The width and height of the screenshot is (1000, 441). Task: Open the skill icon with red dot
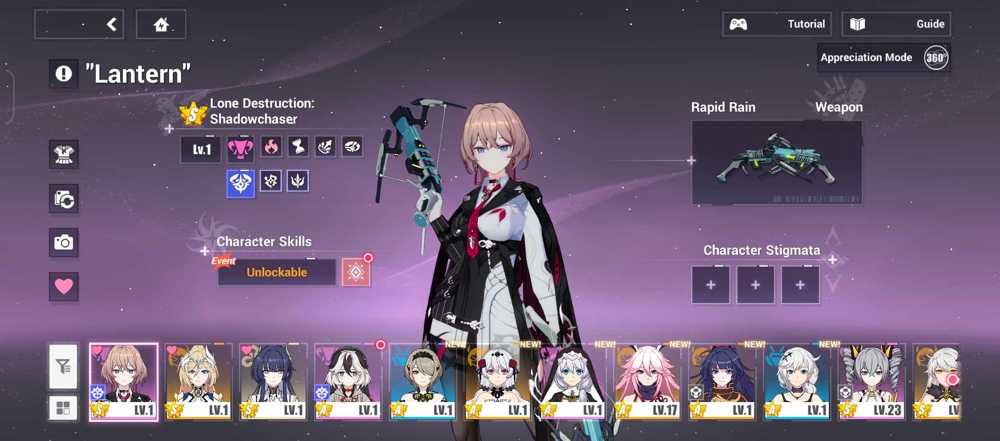[356, 272]
